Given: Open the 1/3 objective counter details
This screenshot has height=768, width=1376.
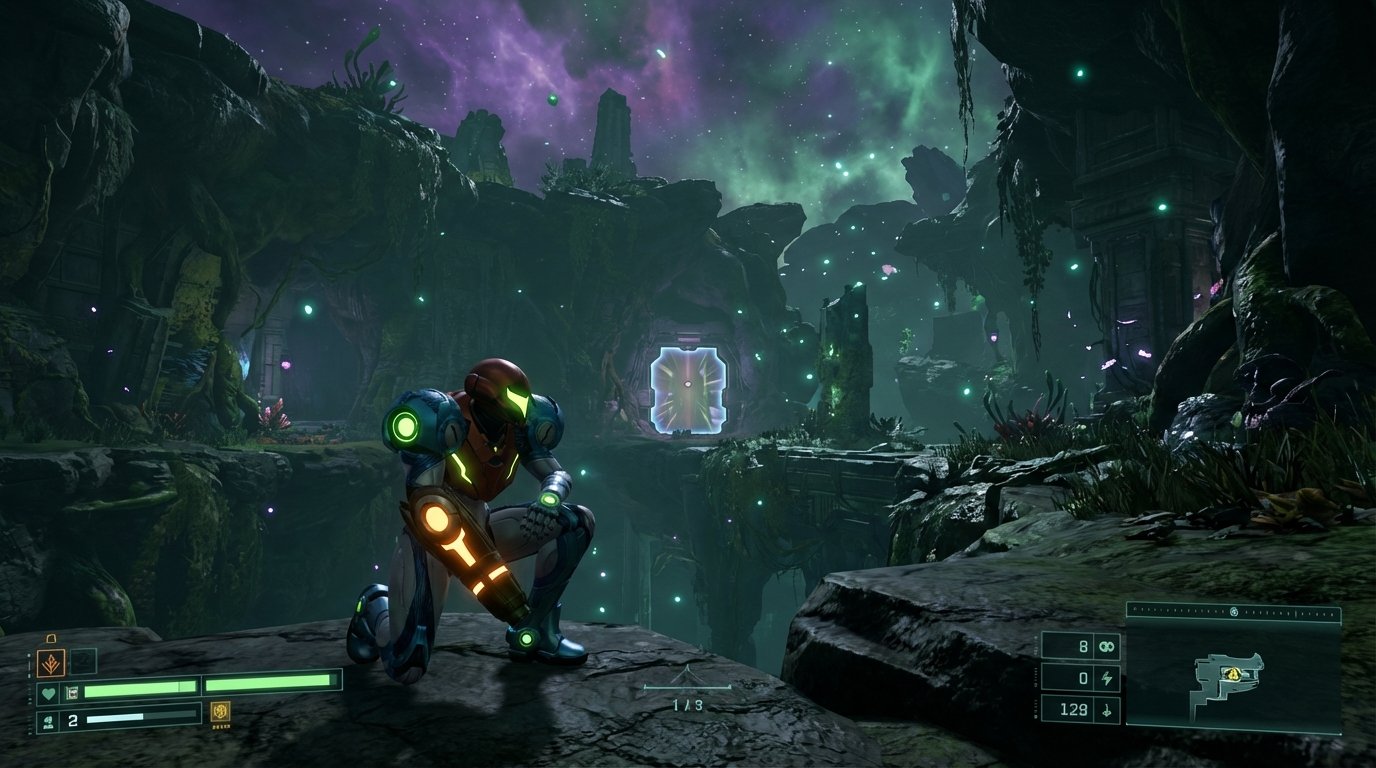Looking at the screenshot, I should (x=690, y=702).
